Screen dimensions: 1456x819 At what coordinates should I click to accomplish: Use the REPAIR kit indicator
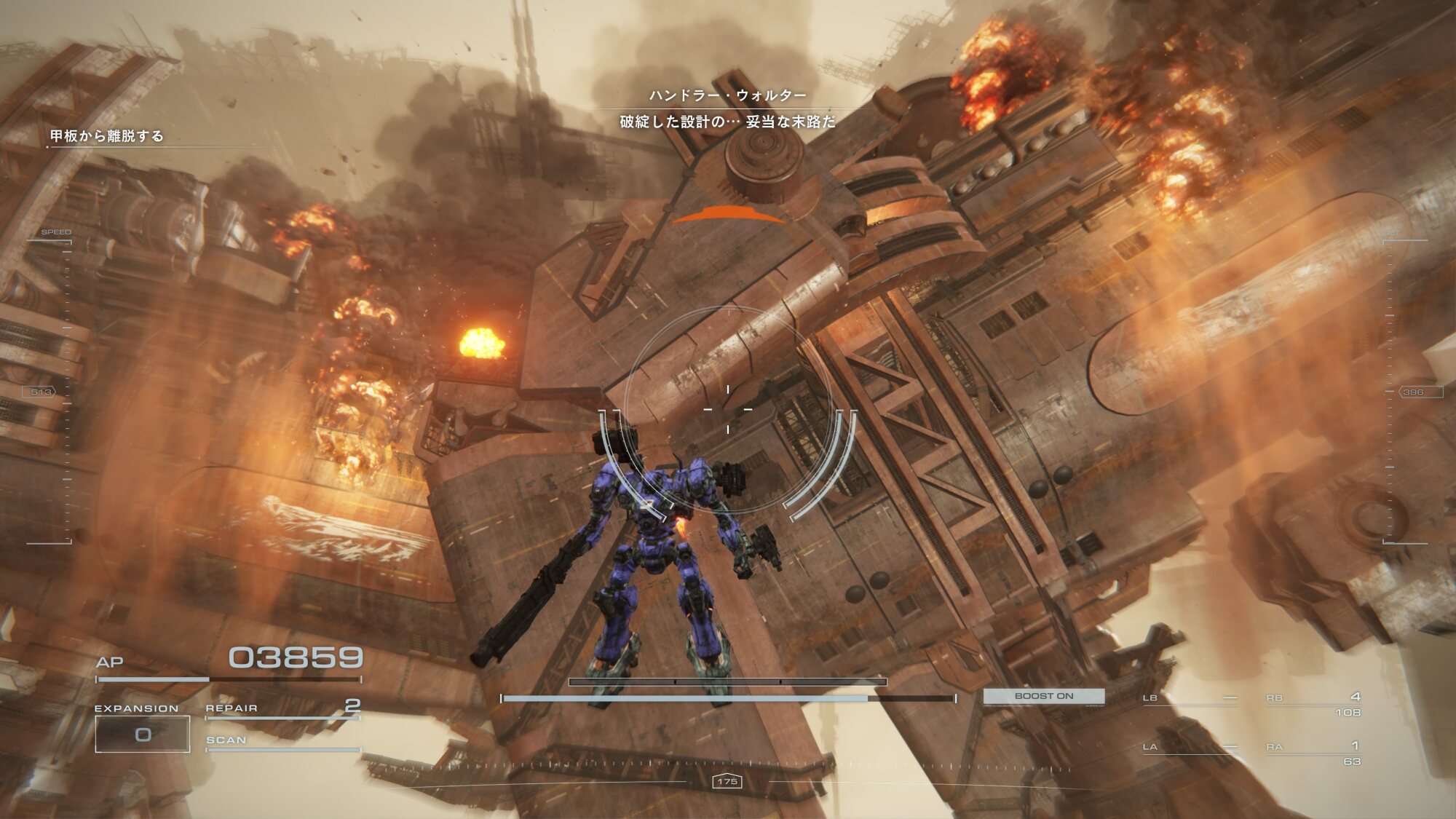282,708
